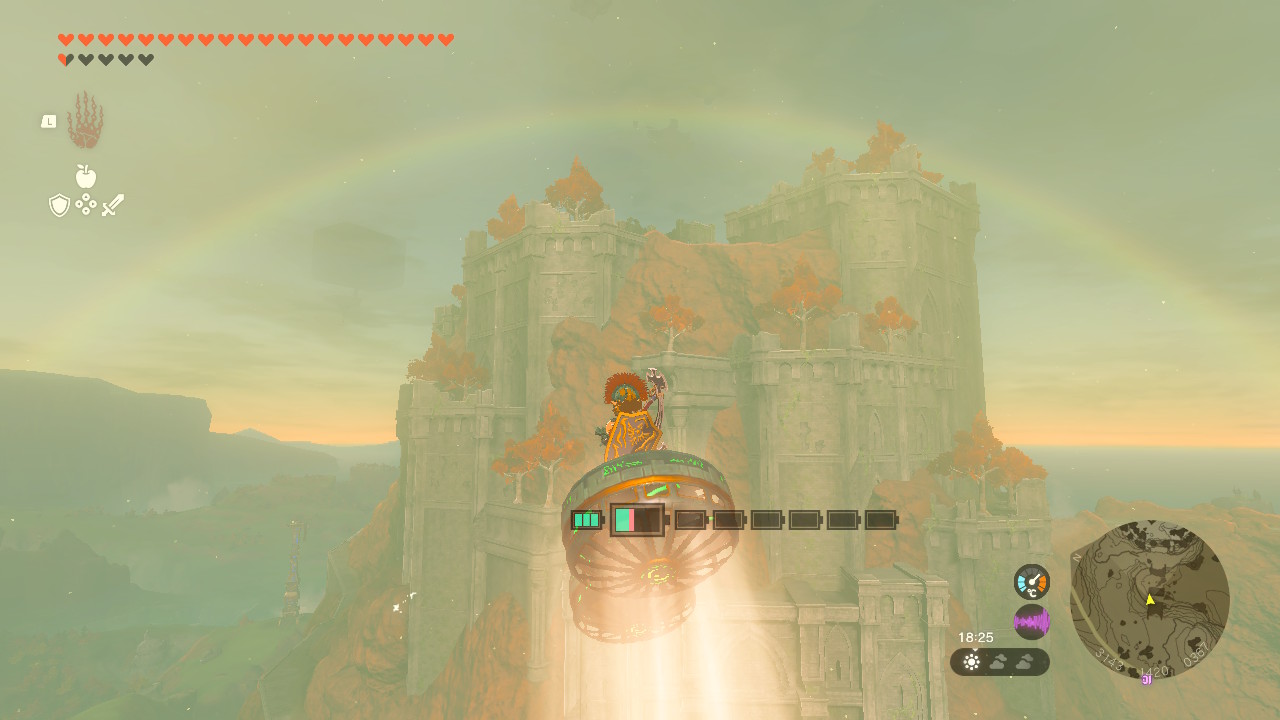The width and height of the screenshot is (1280, 720).
Task: Click the weather forecast panel
Action: pos(999,662)
